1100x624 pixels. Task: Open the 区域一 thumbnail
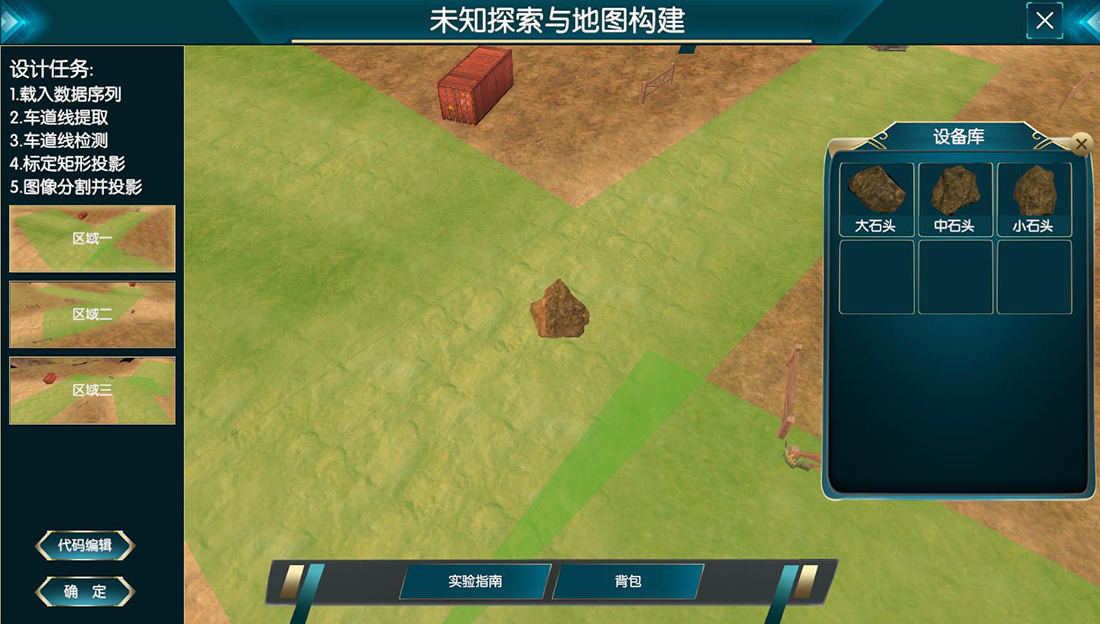pos(92,239)
